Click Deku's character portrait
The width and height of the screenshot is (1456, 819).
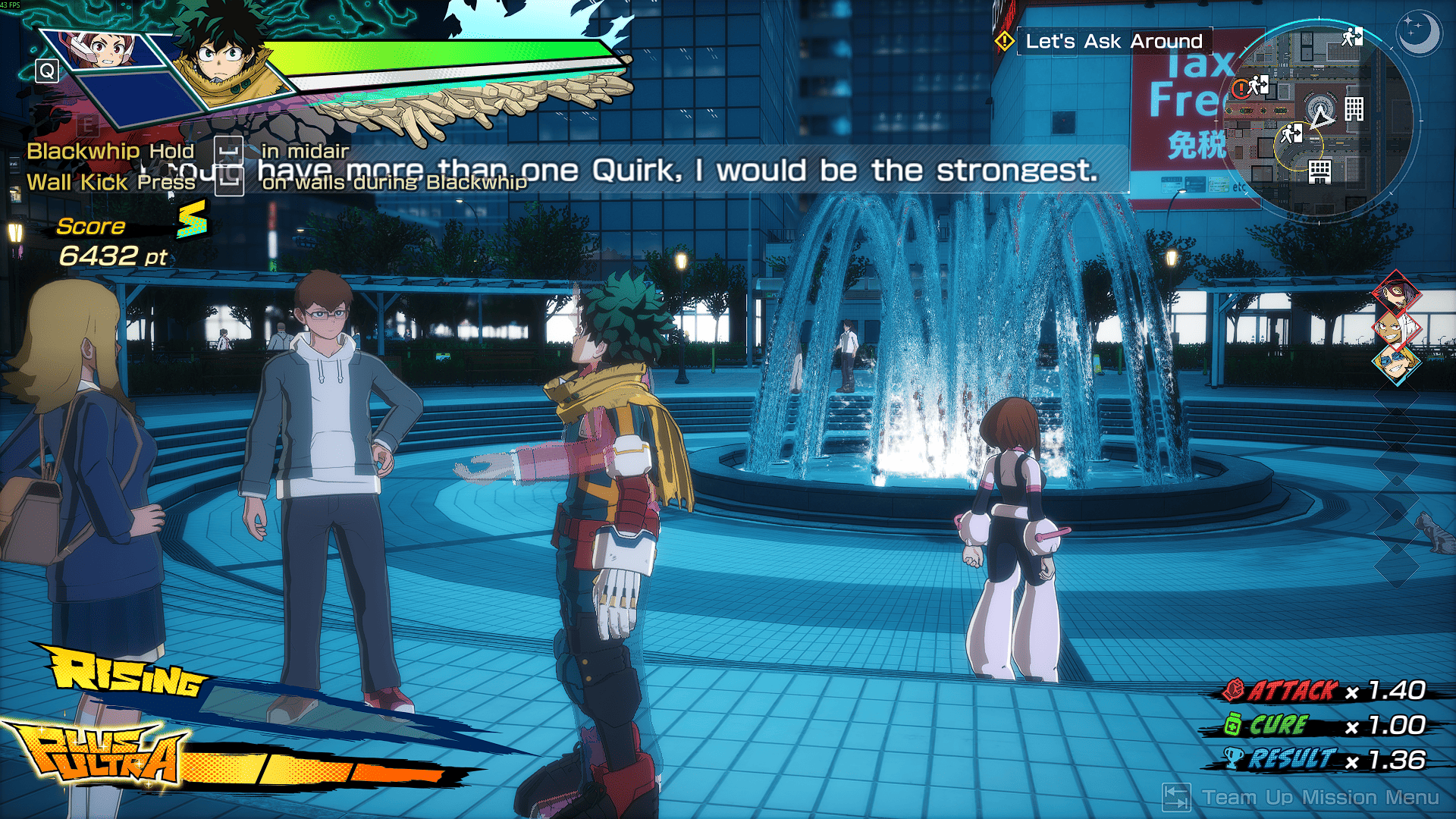click(220, 57)
